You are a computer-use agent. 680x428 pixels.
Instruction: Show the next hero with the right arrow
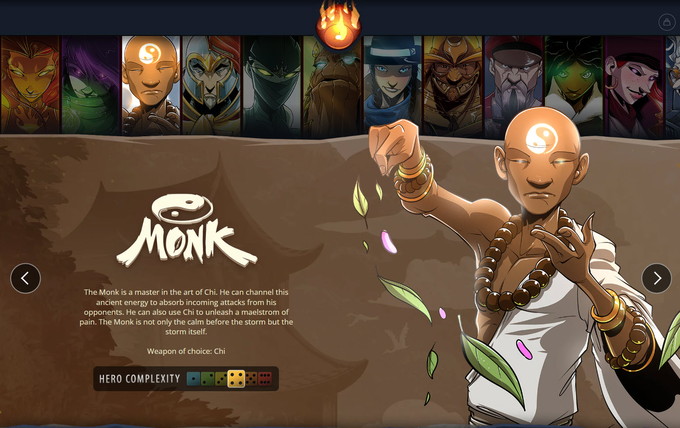[x=656, y=278]
